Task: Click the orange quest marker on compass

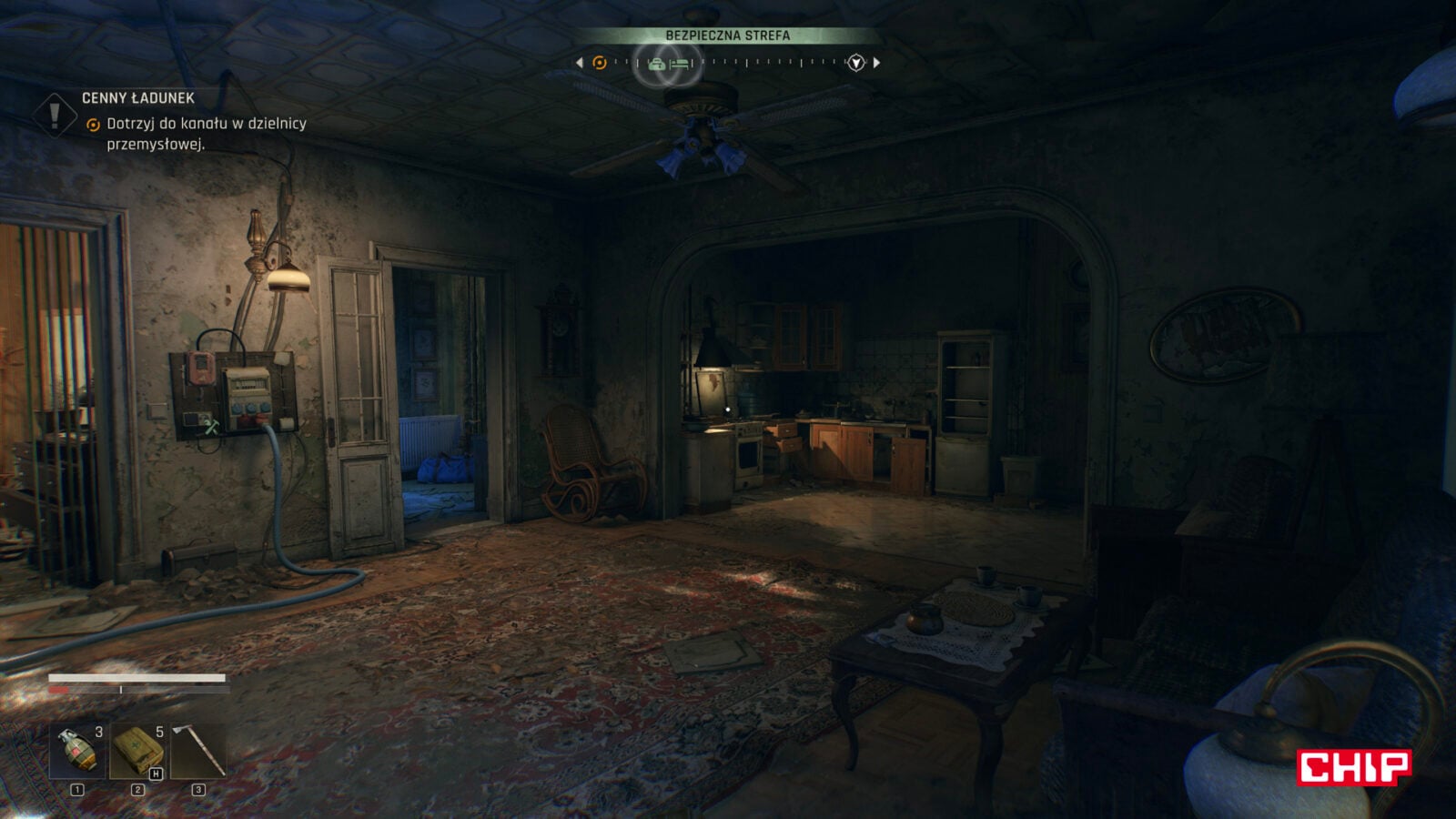Action: [599, 63]
